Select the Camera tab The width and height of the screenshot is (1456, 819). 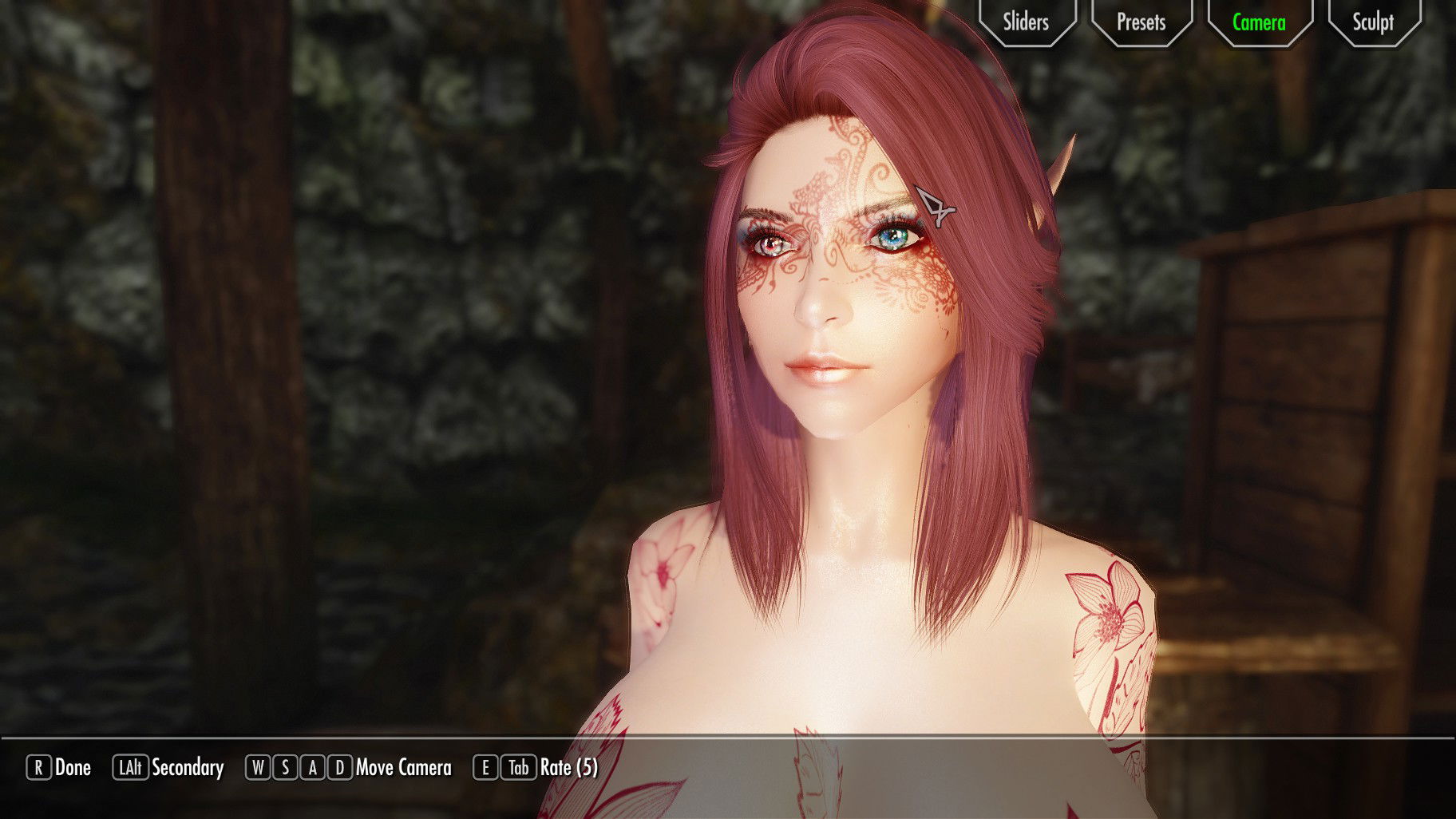click(1259, 22)
